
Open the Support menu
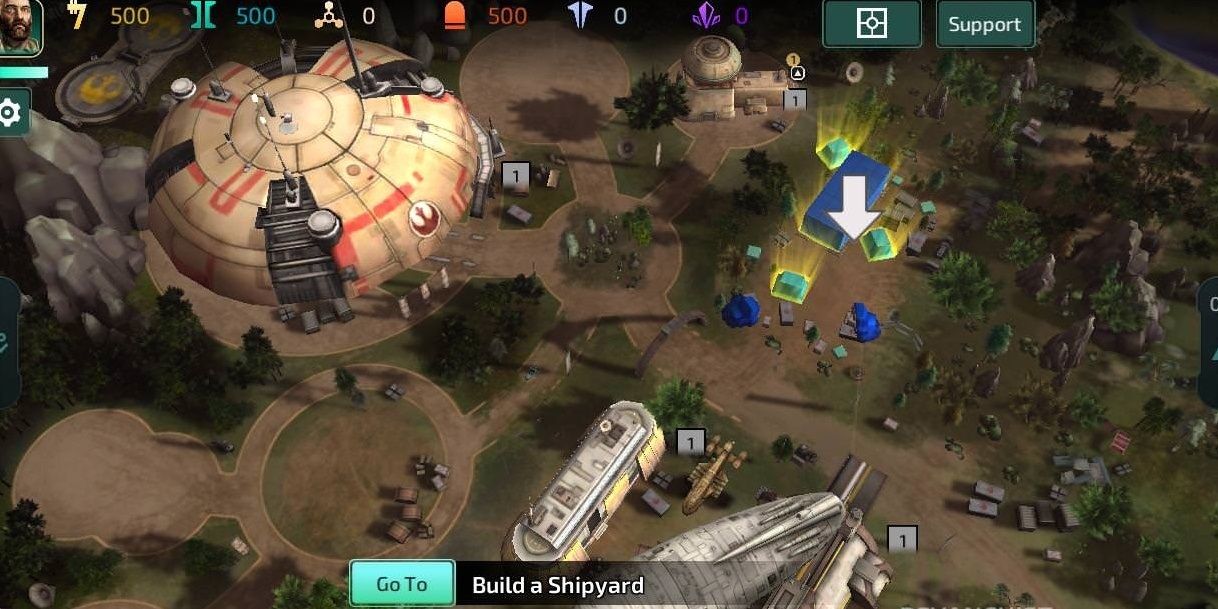[984, 25]
